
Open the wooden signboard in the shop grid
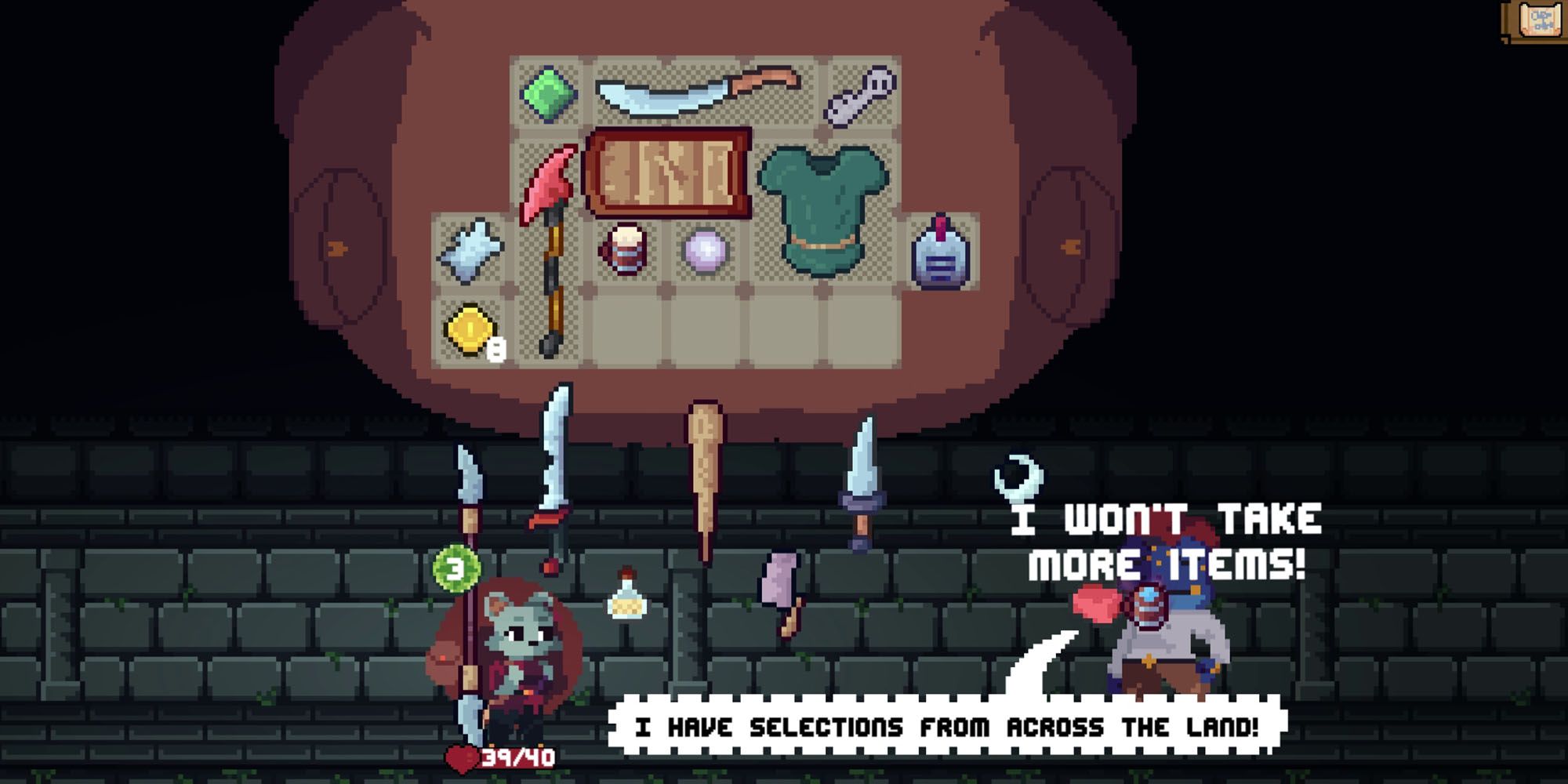click(670, 172)
